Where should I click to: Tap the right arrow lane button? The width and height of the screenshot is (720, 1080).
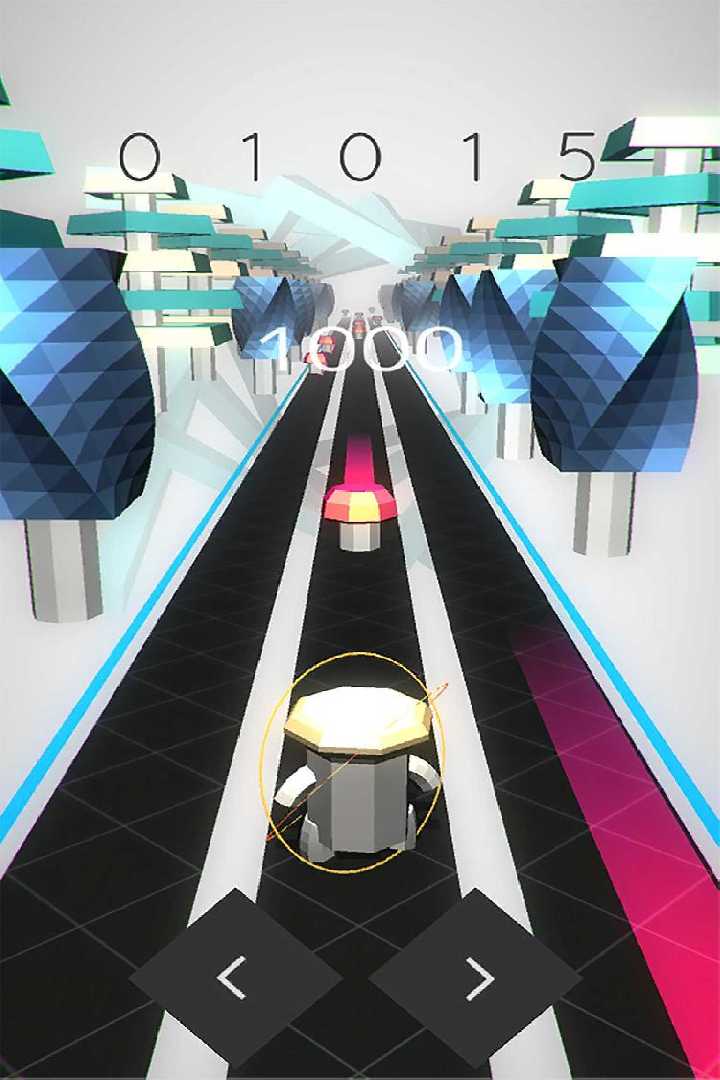point(476,977)
